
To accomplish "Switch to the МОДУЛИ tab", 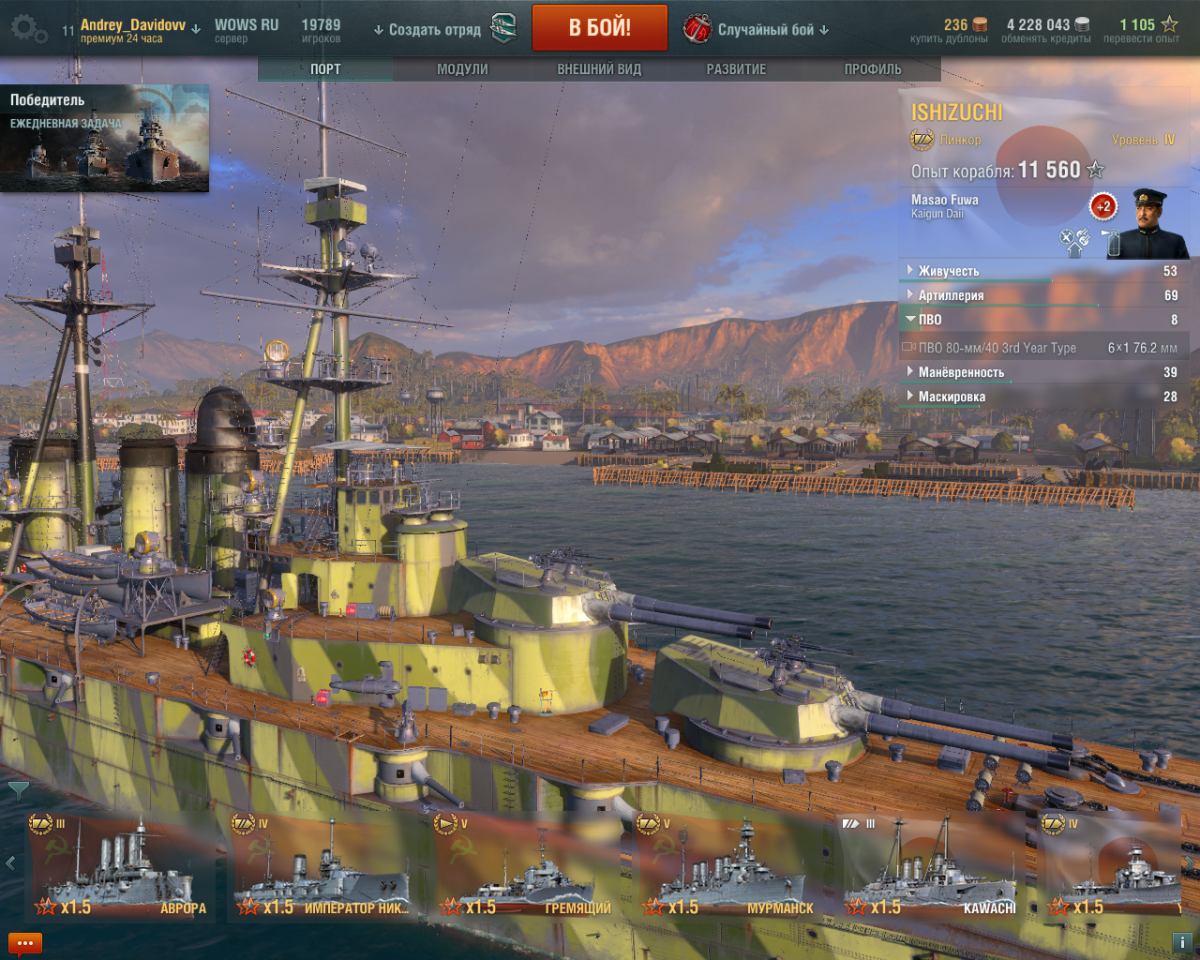I will coord(462,69).
